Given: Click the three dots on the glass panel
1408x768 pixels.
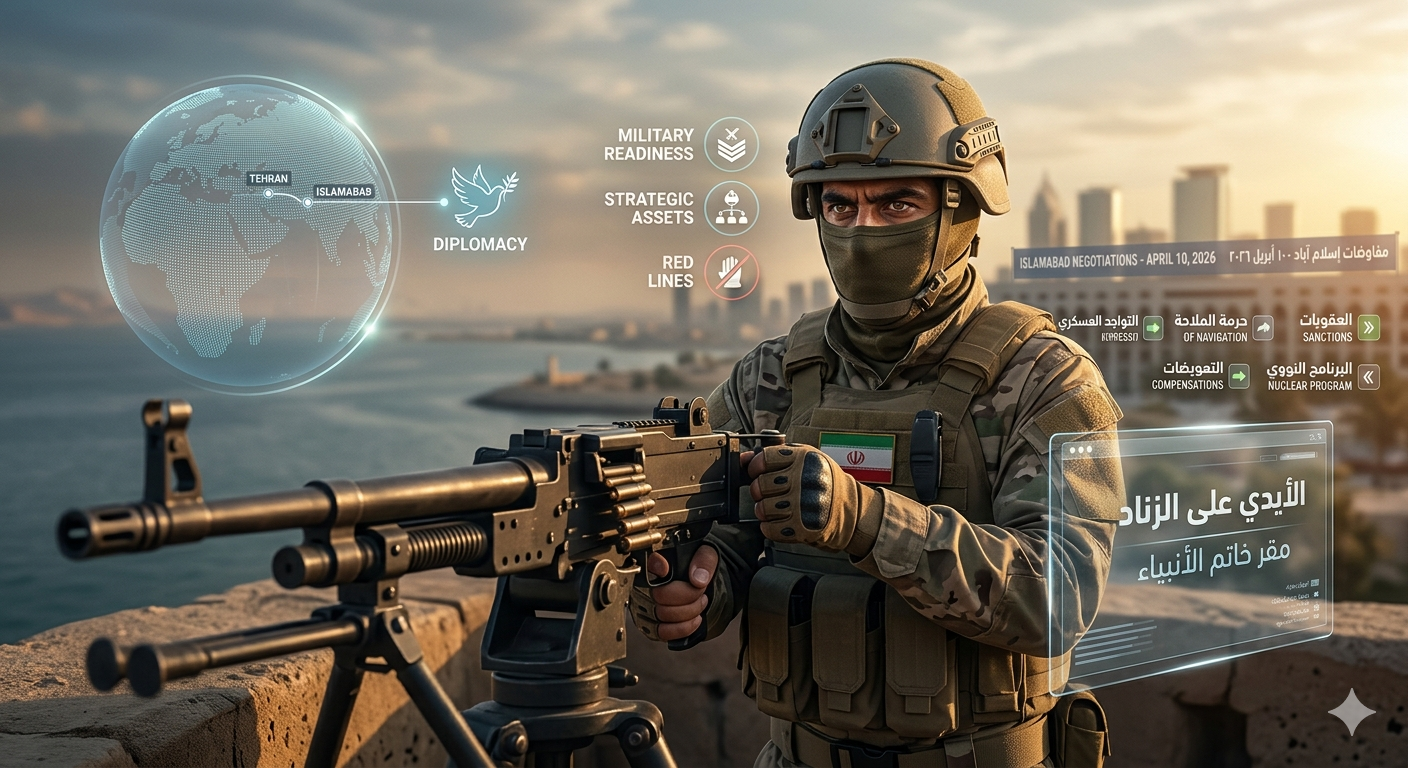Looking at the screenshot, I should (x=1079, y=452).
